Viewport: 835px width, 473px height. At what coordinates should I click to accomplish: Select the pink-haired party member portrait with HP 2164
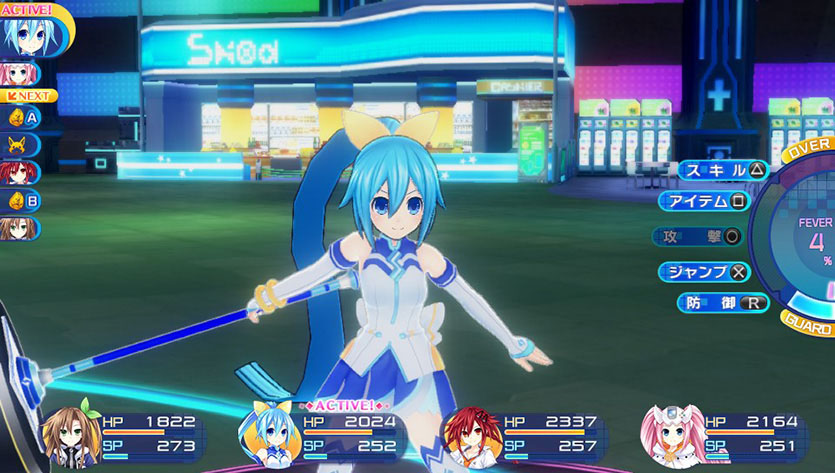pyautogui.click(x=672, y=437)
